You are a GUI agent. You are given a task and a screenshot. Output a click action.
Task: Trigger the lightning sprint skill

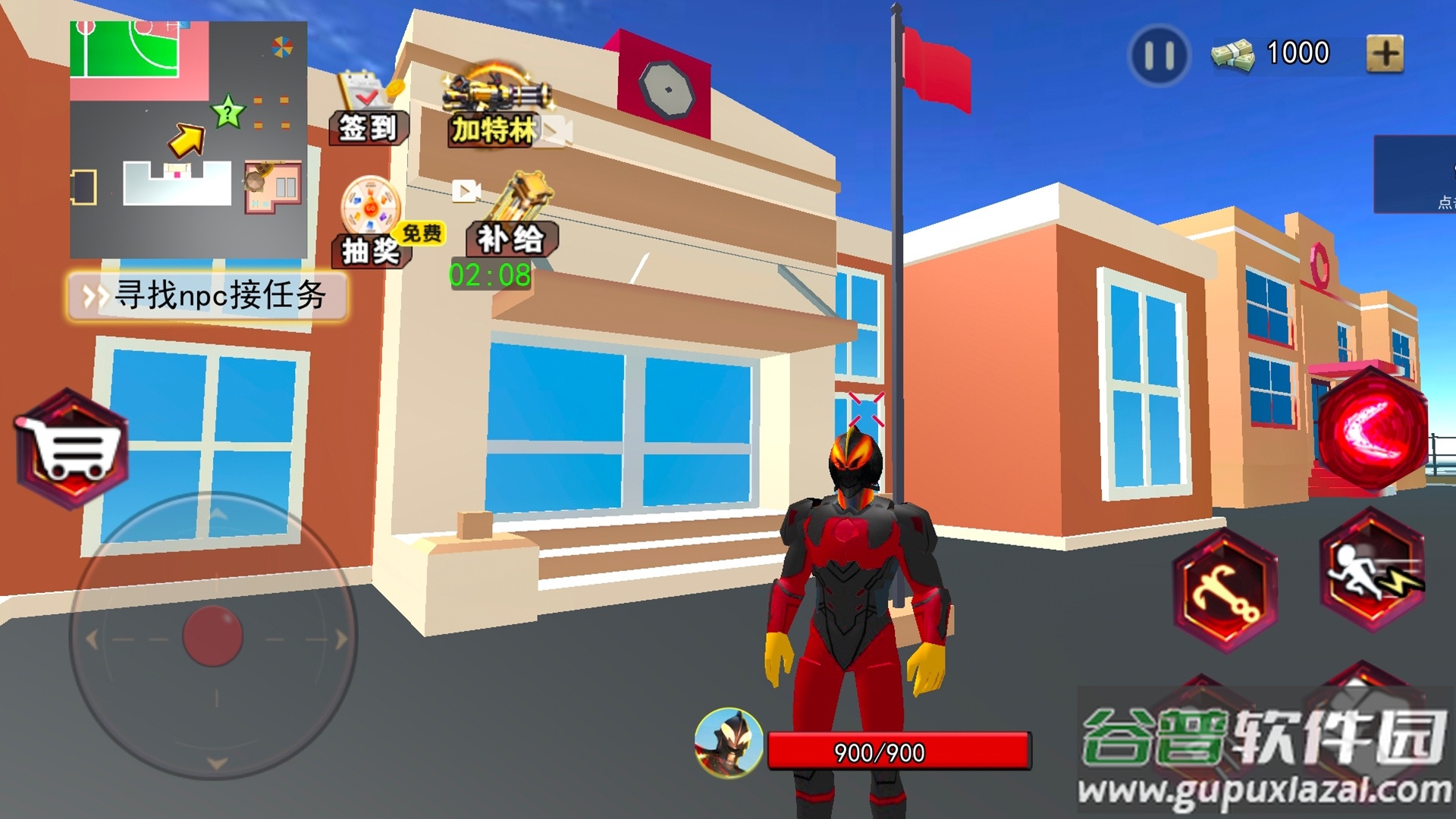[1372, 570]
